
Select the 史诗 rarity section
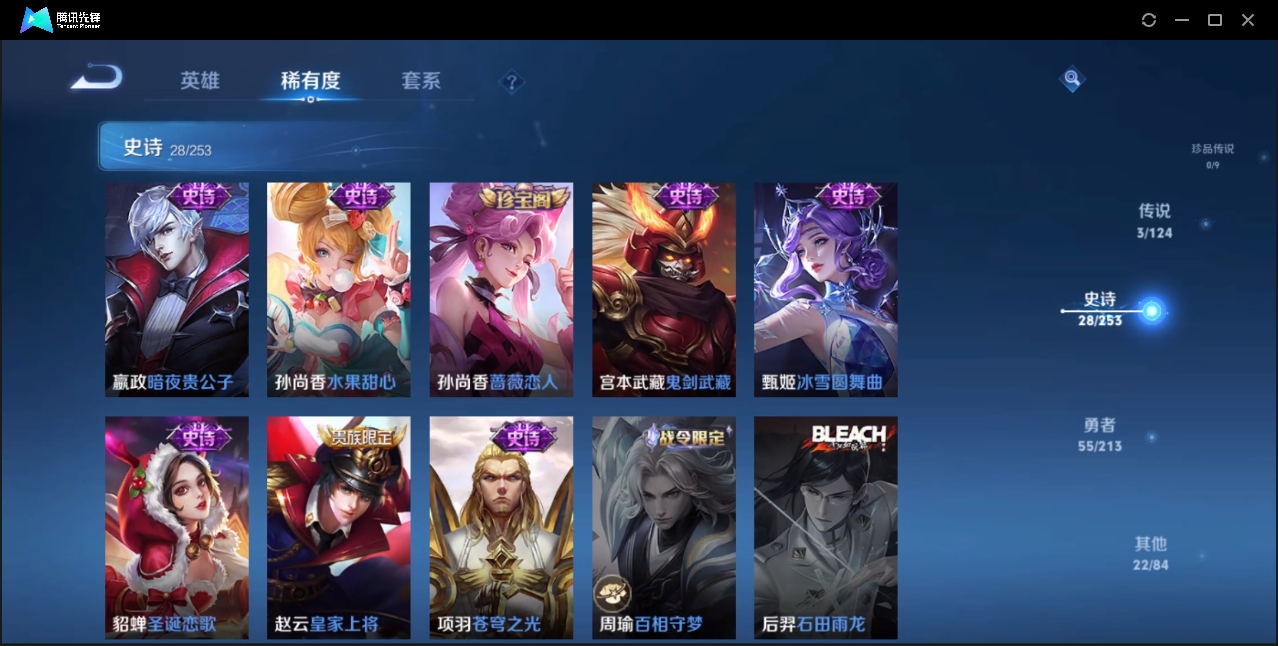coord(1100,308)
